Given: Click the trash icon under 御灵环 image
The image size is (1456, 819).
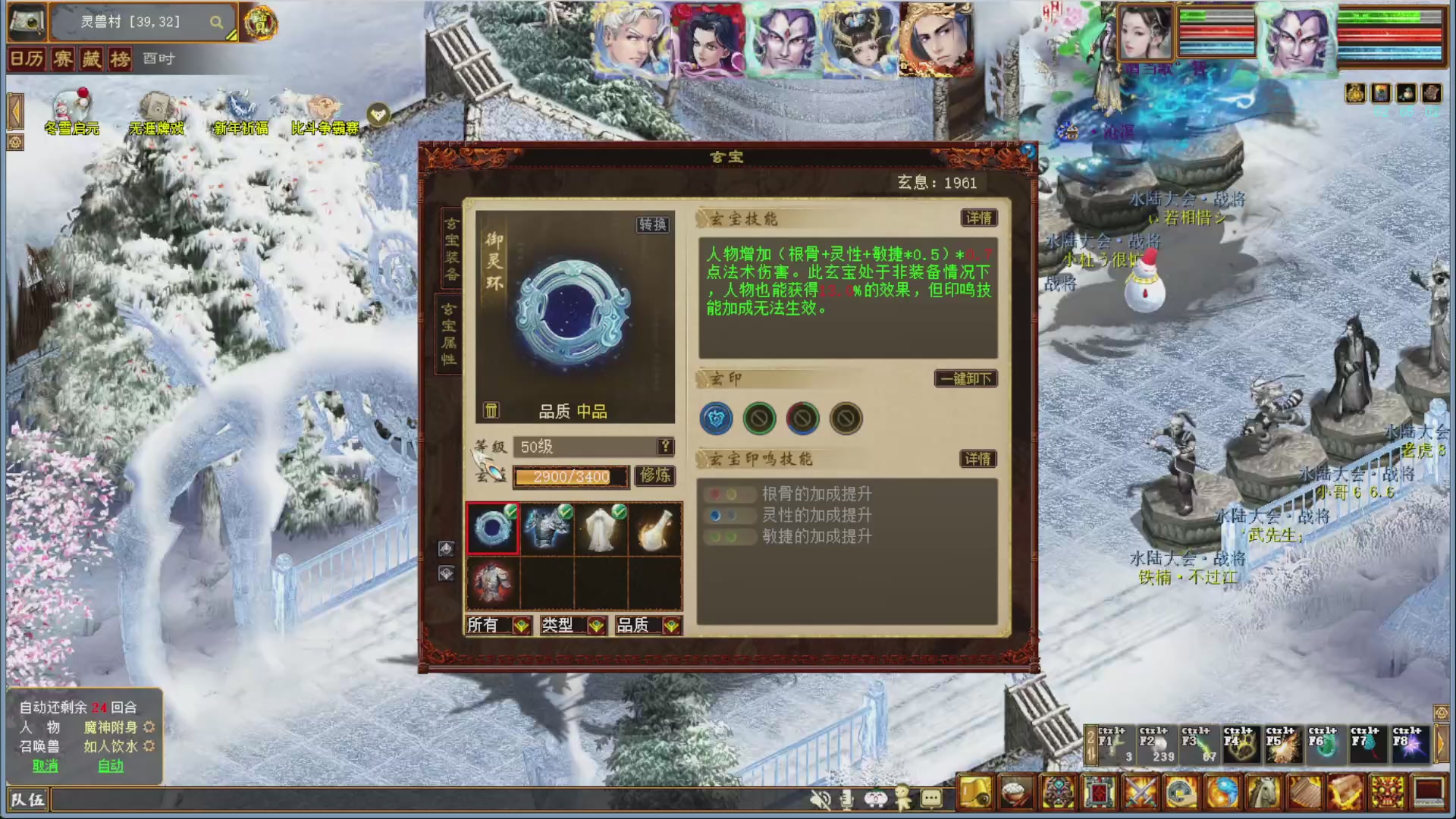Looking at the screenshot, I should coord(491,409).
